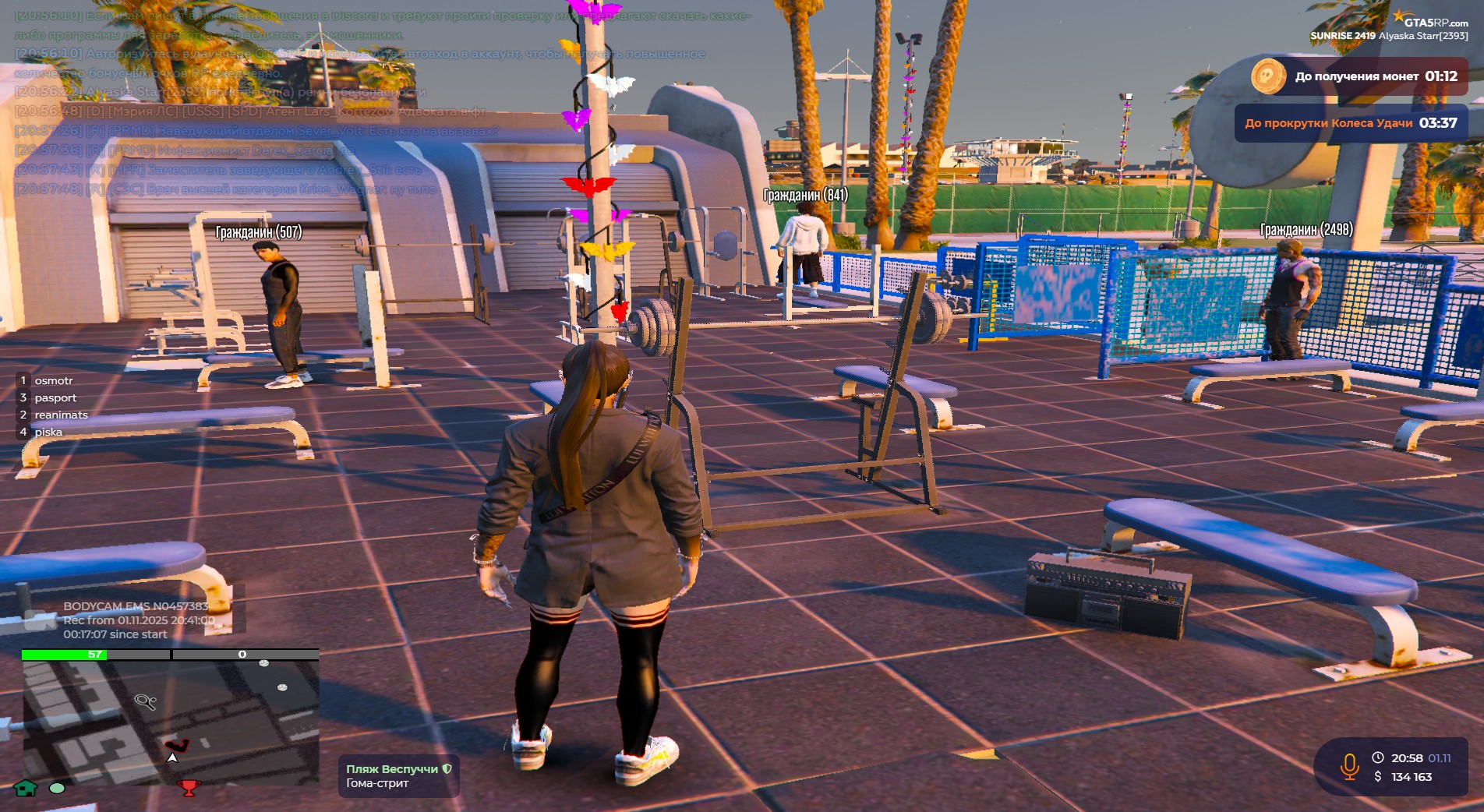Click the red trophy icon
The width and height of the screenshot is (1484, 812).
coord(189,788)
